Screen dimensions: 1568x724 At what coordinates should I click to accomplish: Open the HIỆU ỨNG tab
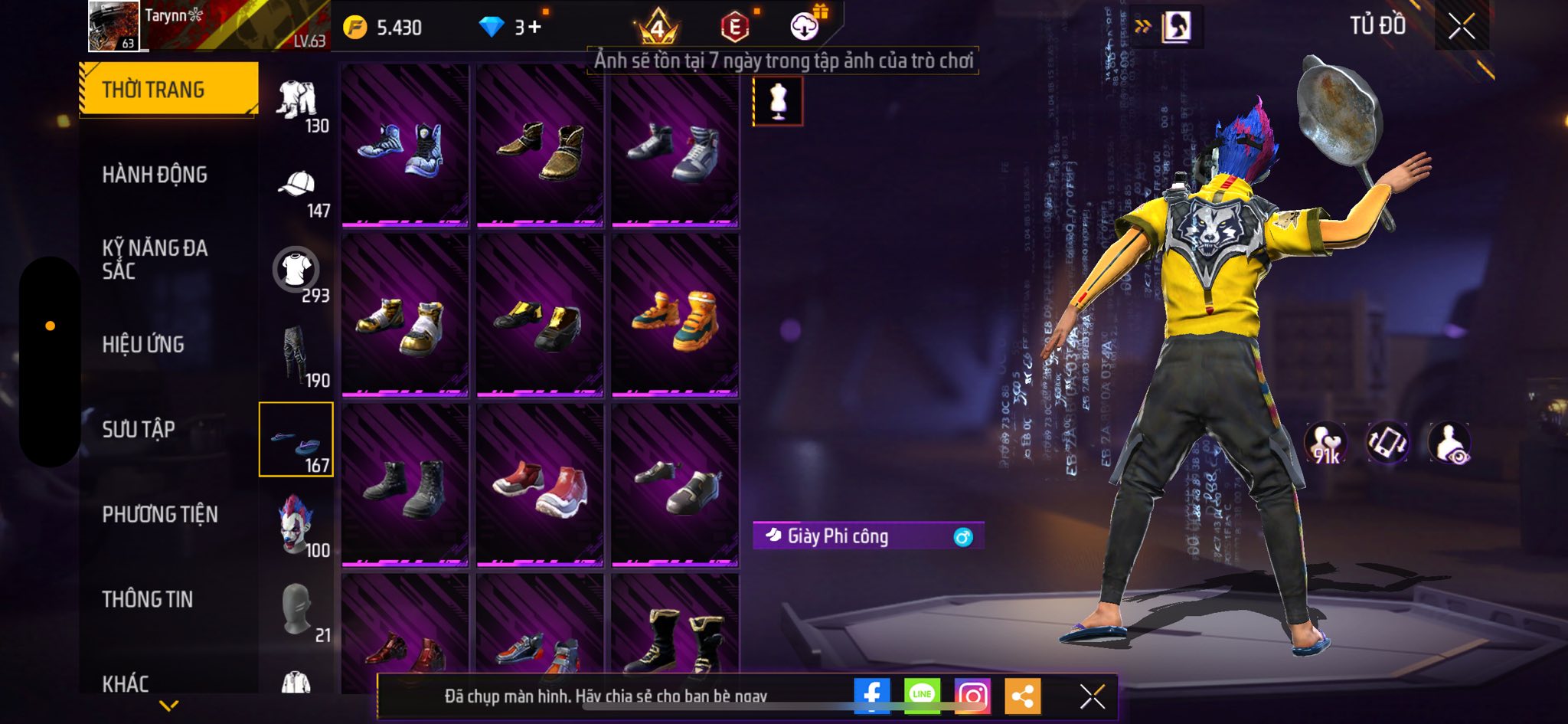pyautogui.click(x=143, y=345)
